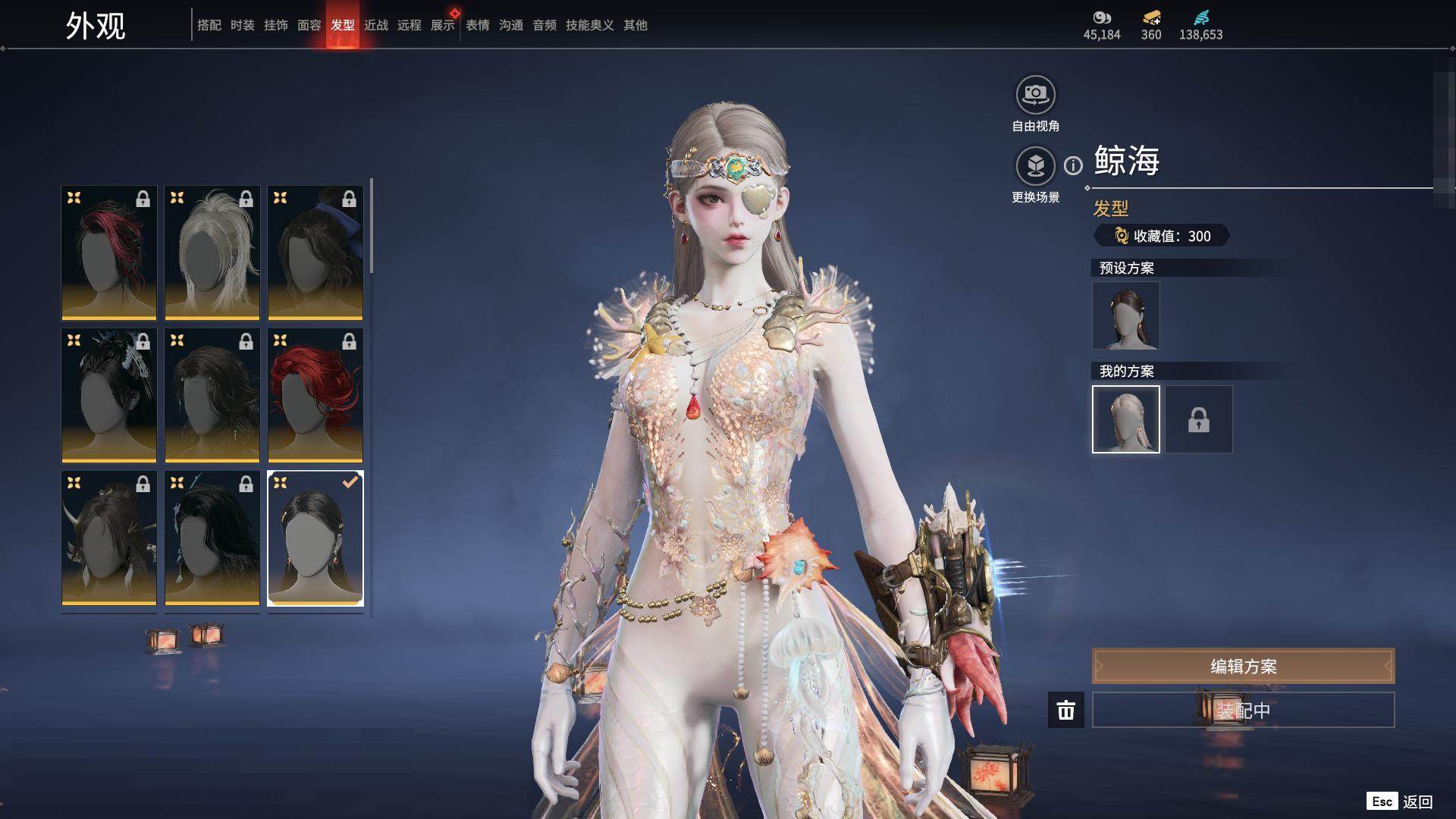This screenshot has width=1456, height=819.
Task: Click the 编辑方案 button
Action: [1243, 667]
